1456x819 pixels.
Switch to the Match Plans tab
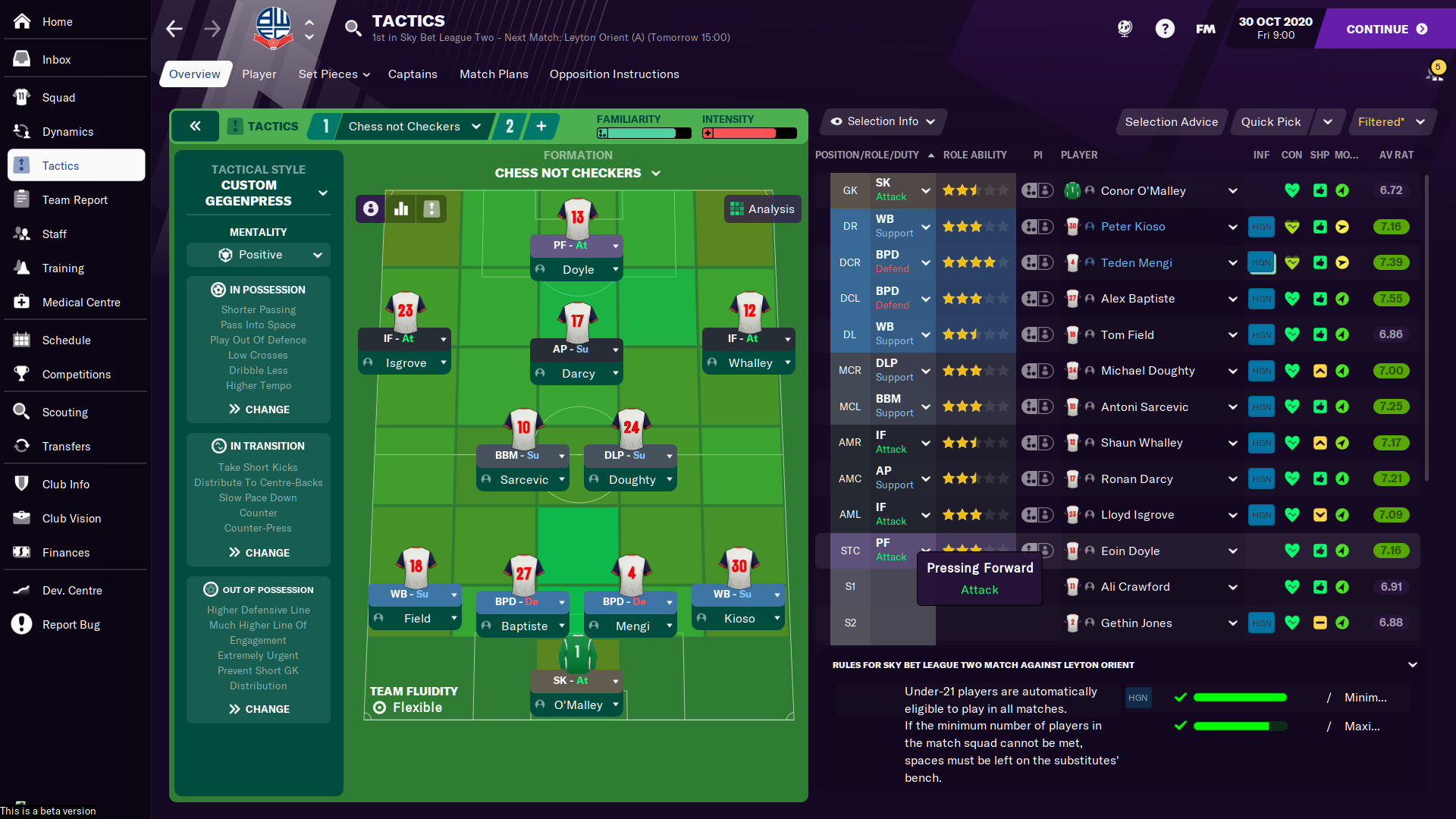[494, 74]
